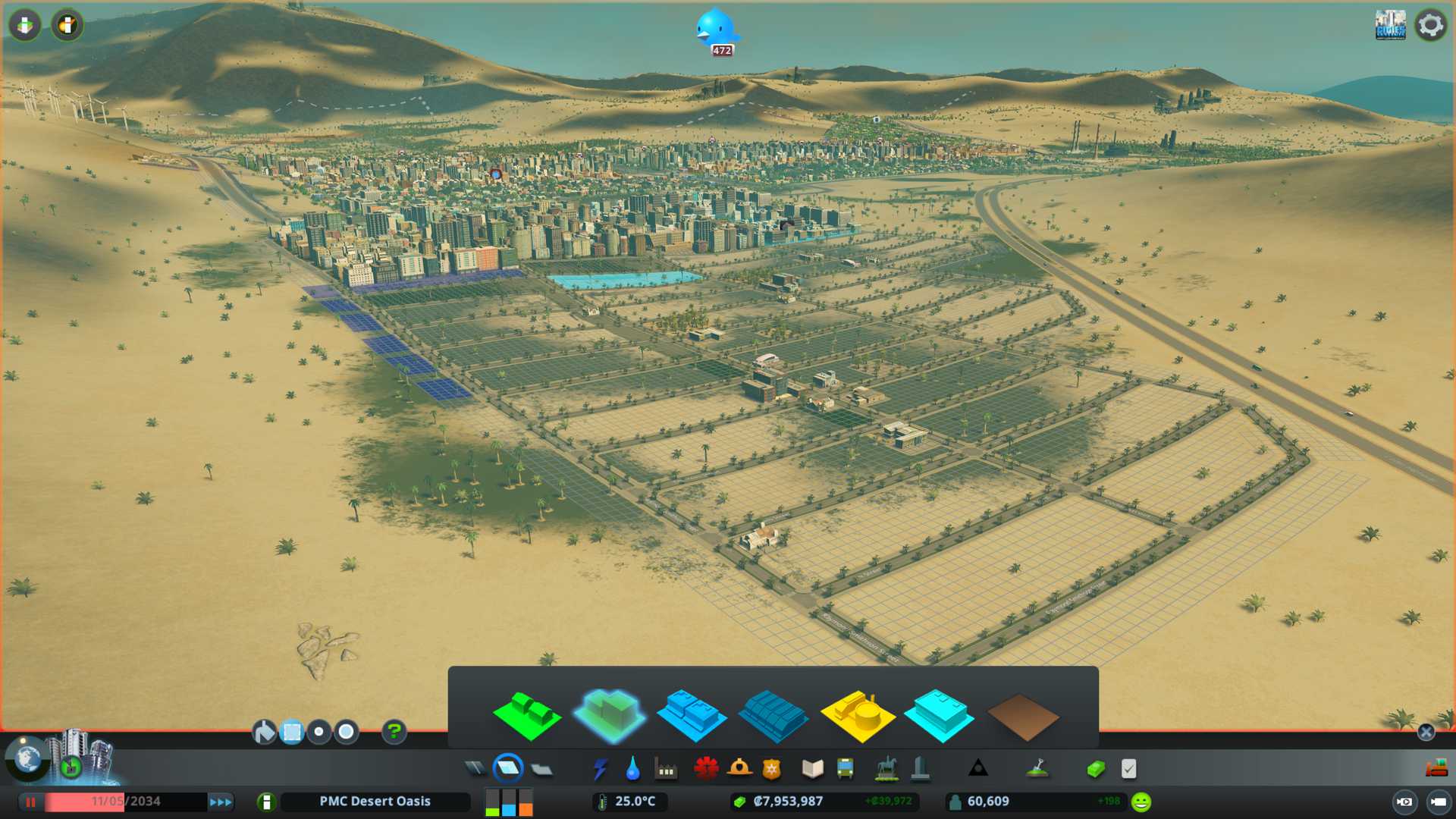Image resolution: width=1456 pixels, height=819 pixels.
Task: Activate the fill zoning tool
Action: (264, 732)
